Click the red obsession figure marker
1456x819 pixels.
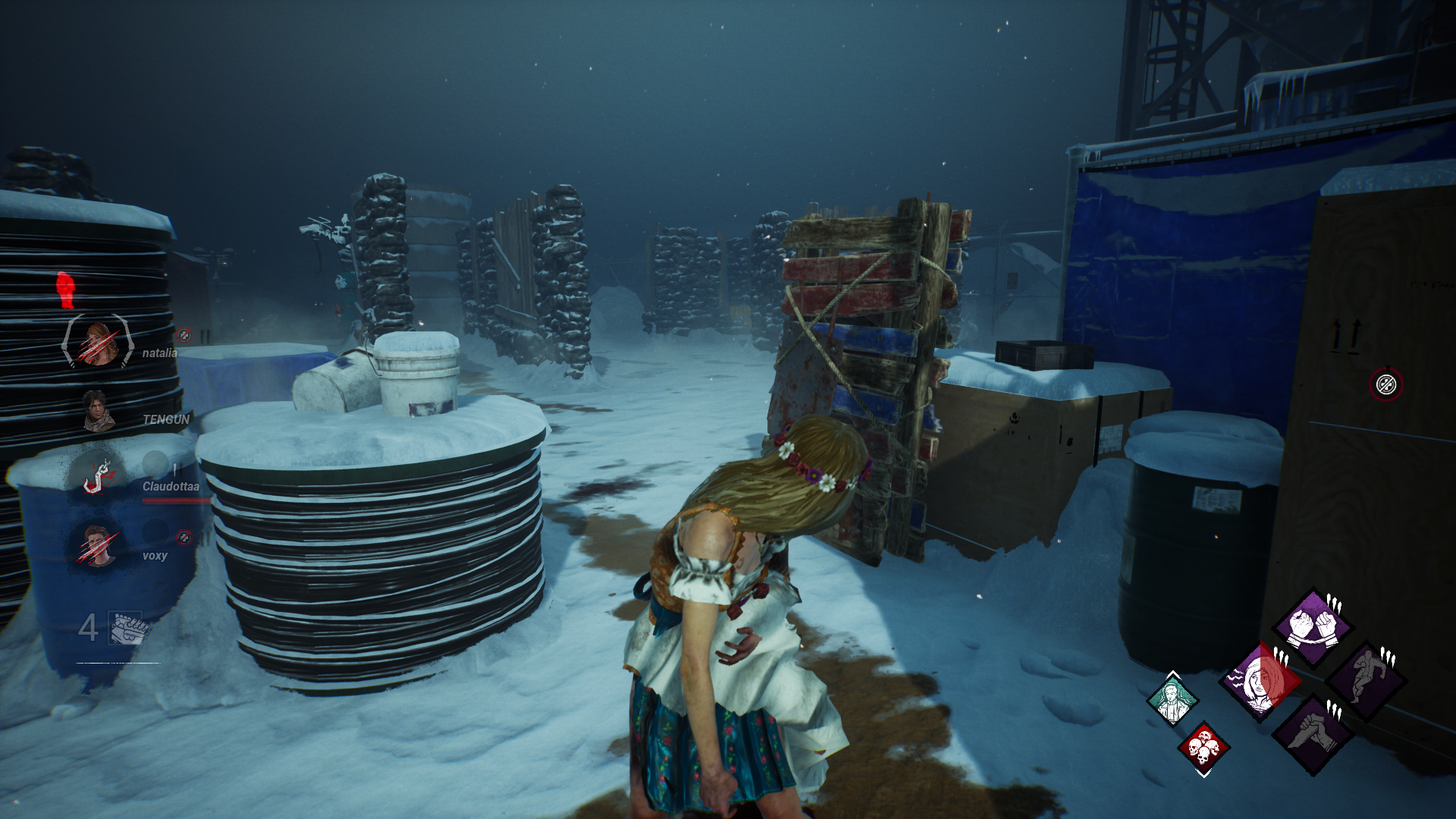tap(66, 289)
